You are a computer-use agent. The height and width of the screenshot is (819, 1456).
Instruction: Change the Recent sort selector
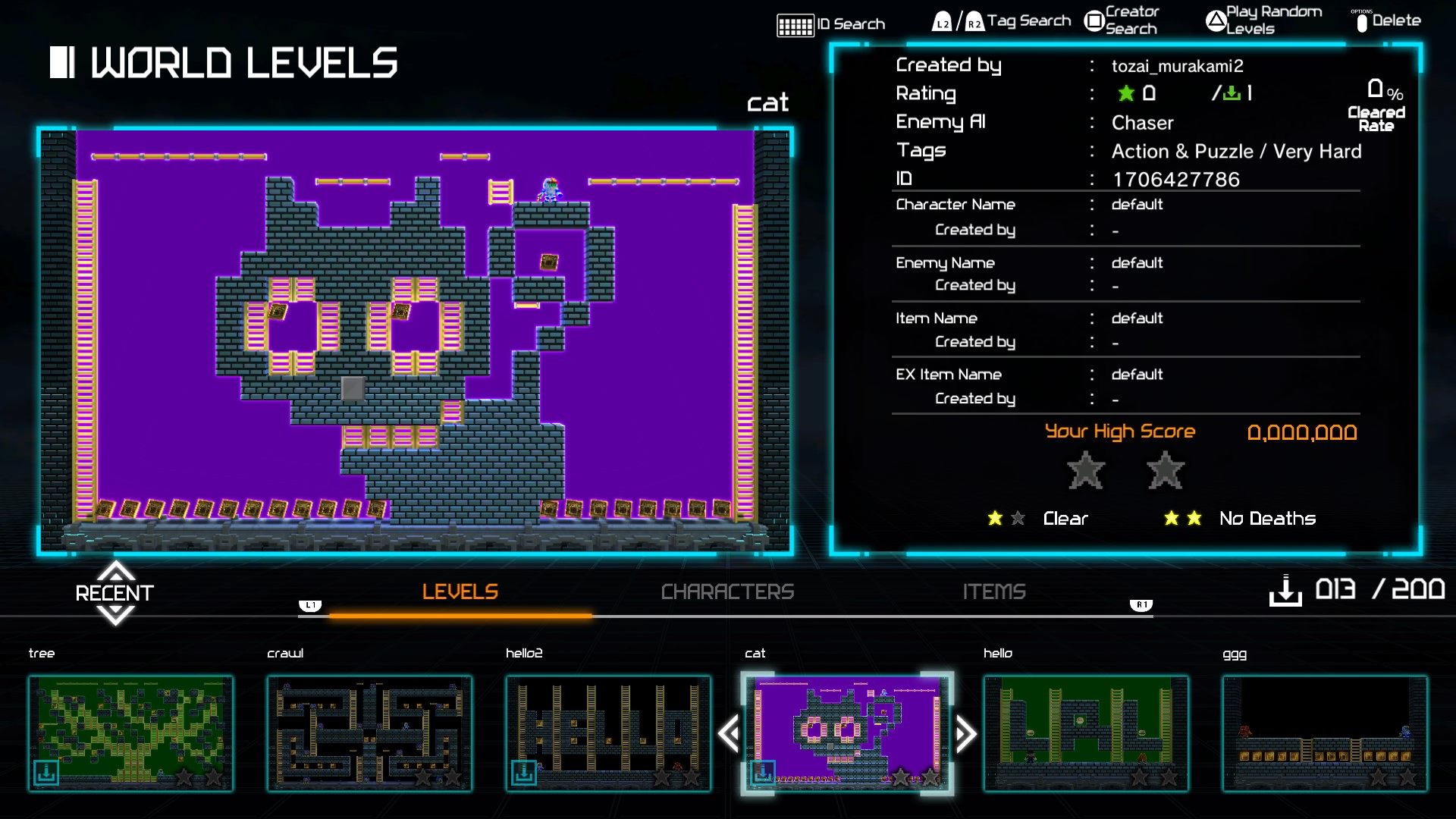click(x=115, y=593)
